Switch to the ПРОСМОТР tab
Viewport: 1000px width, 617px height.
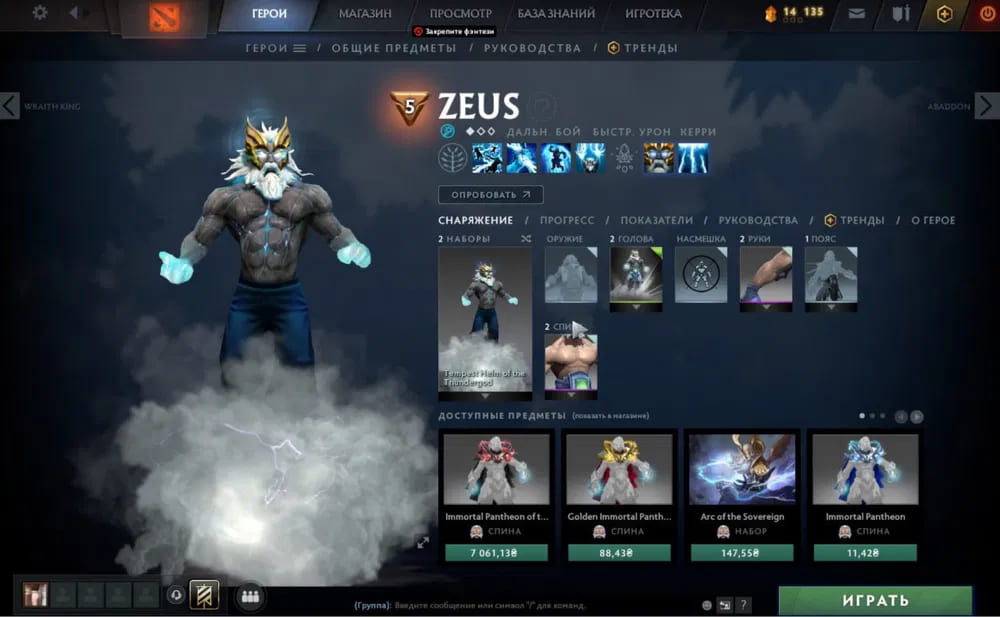[460, 14]
